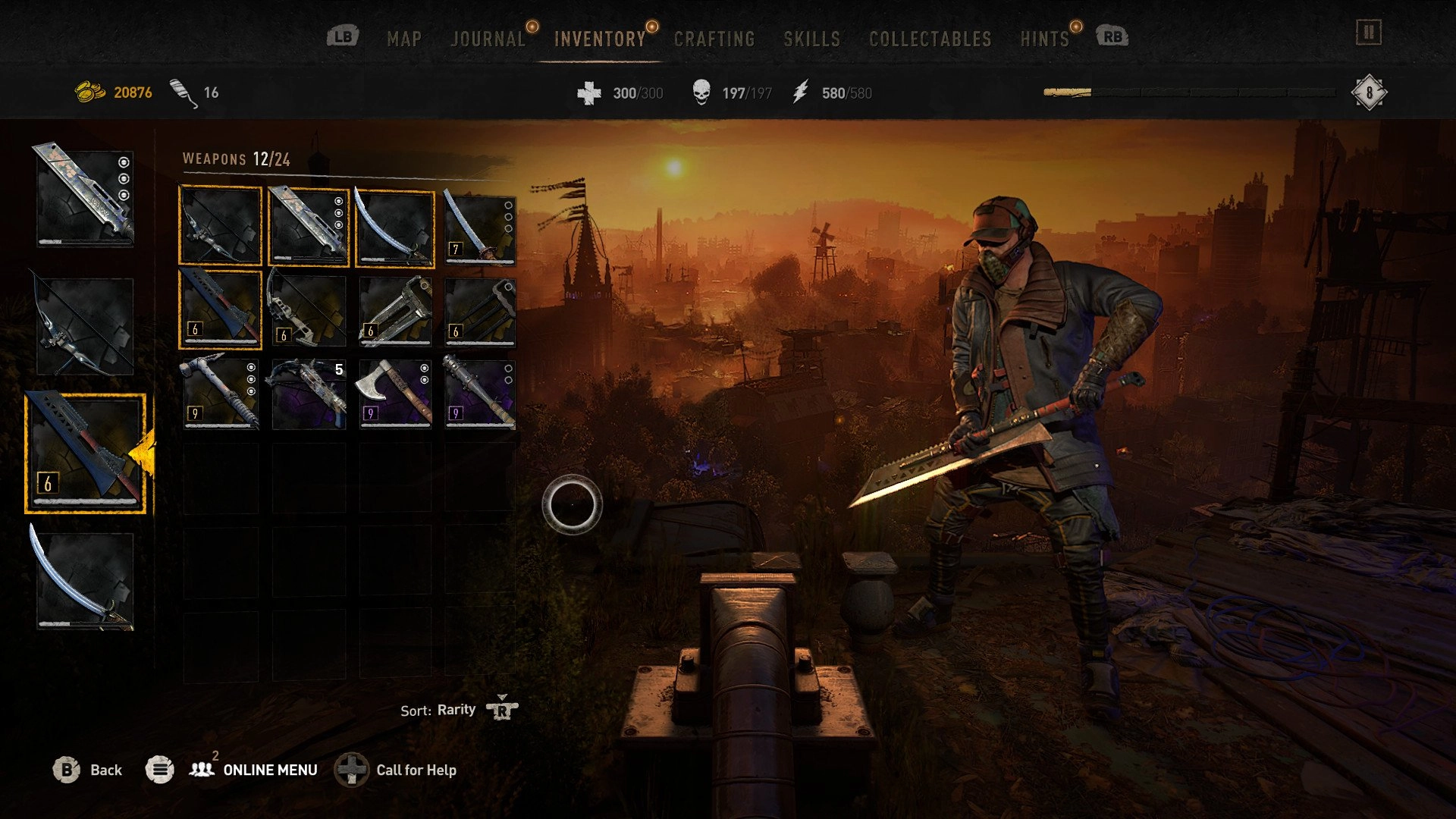Image resolution: width=1456 pixels, height=819 pixels.
Task: Go back using the Back button
Action: [88, 770]
